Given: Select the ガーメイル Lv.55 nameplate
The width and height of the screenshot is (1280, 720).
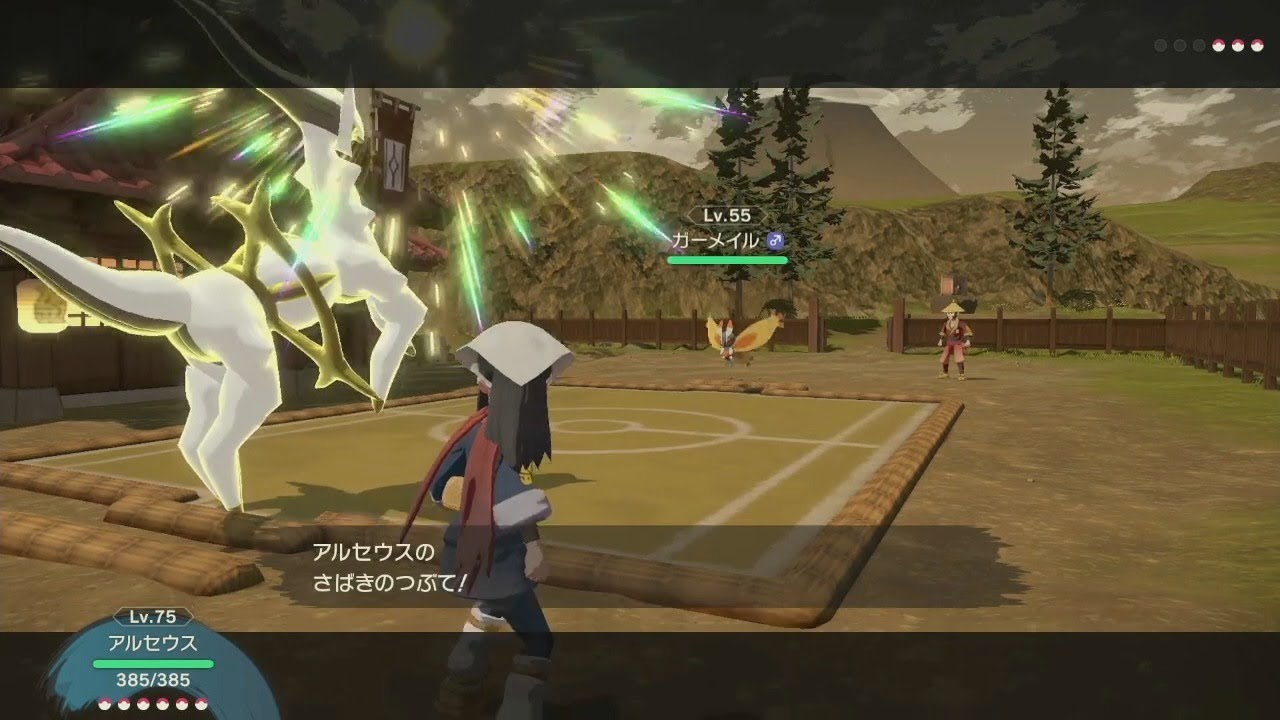Looking at the screenshot, I should tap(727, 240).
